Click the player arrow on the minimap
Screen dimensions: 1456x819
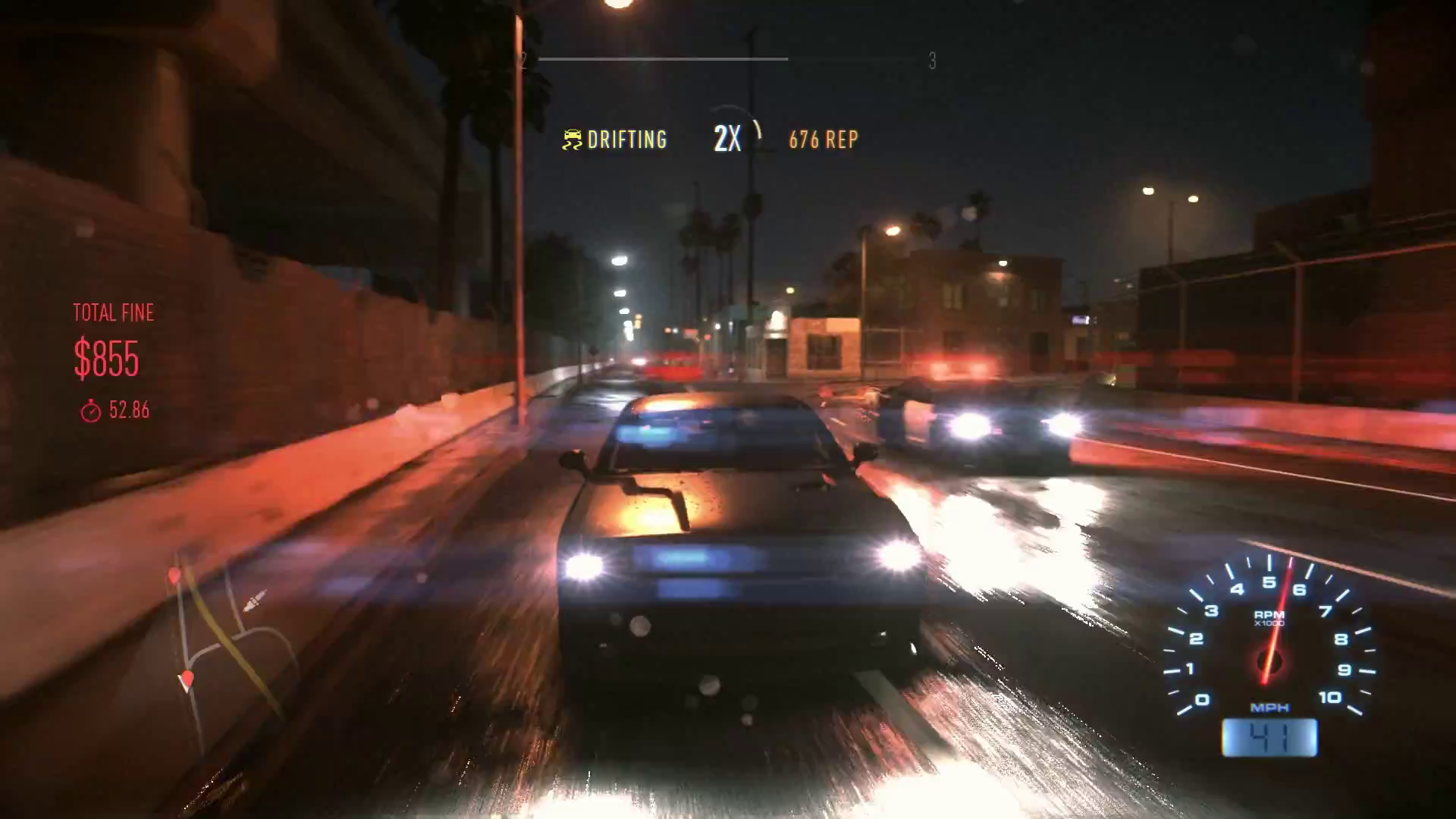(x=253, y=602)
